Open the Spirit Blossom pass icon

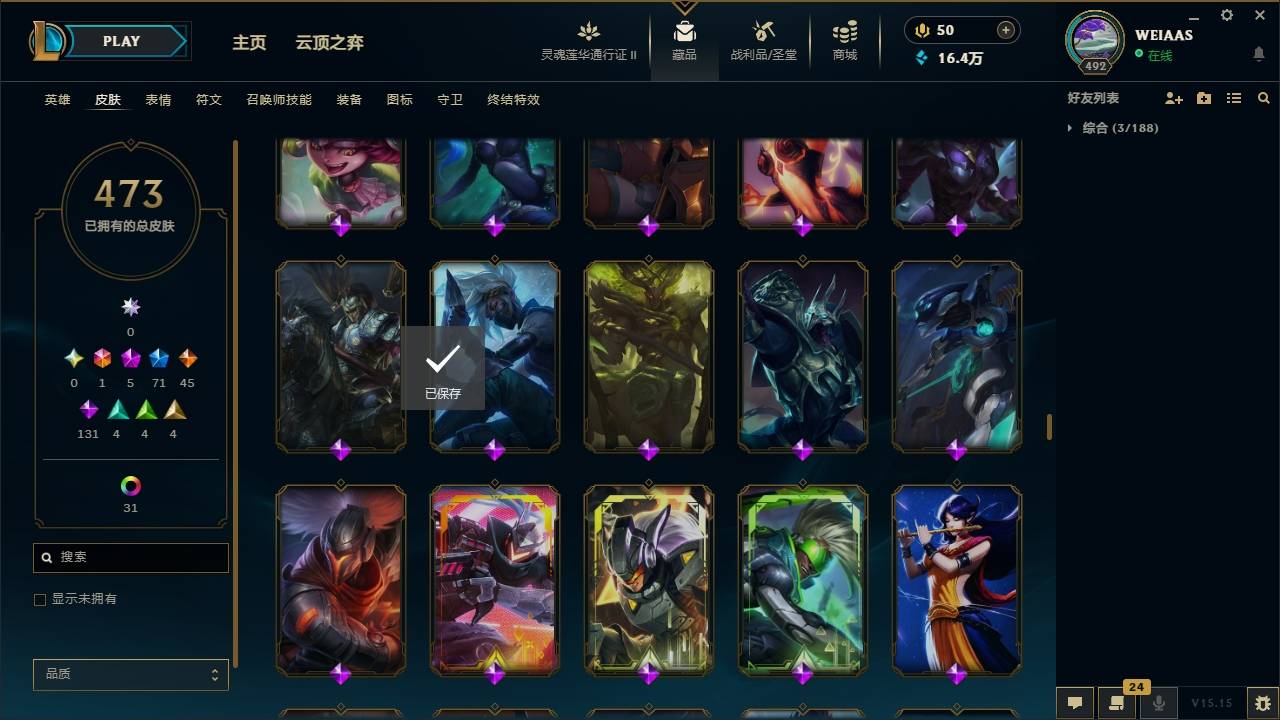(588, 31)
